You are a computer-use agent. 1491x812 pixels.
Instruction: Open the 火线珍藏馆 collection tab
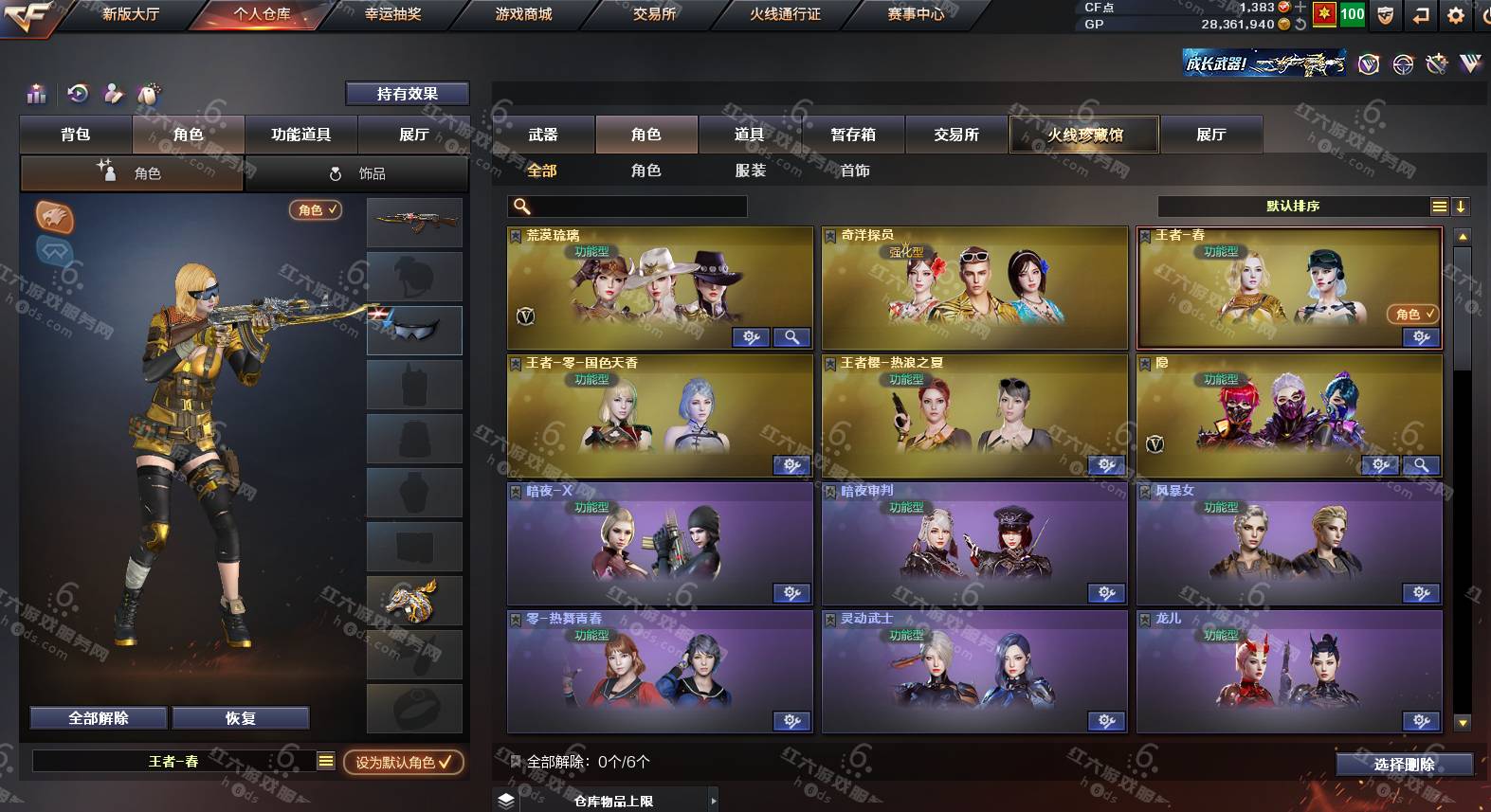[x=1084, y=135]
